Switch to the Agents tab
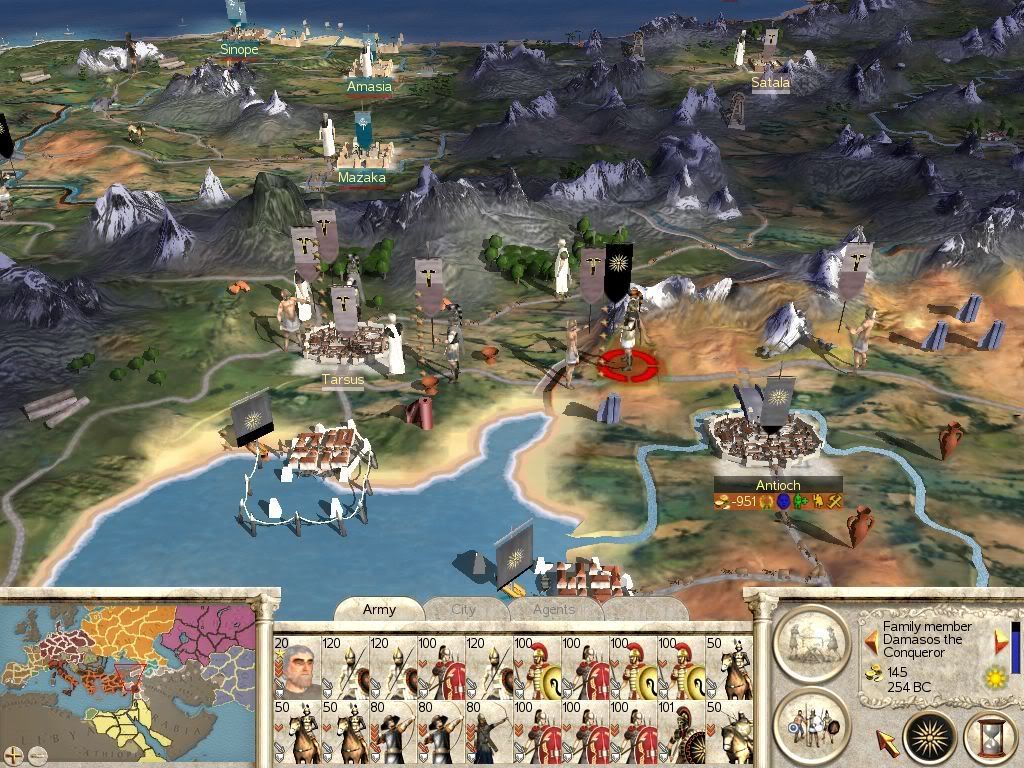Screen dimensions: 1024x768 (553, 609)
